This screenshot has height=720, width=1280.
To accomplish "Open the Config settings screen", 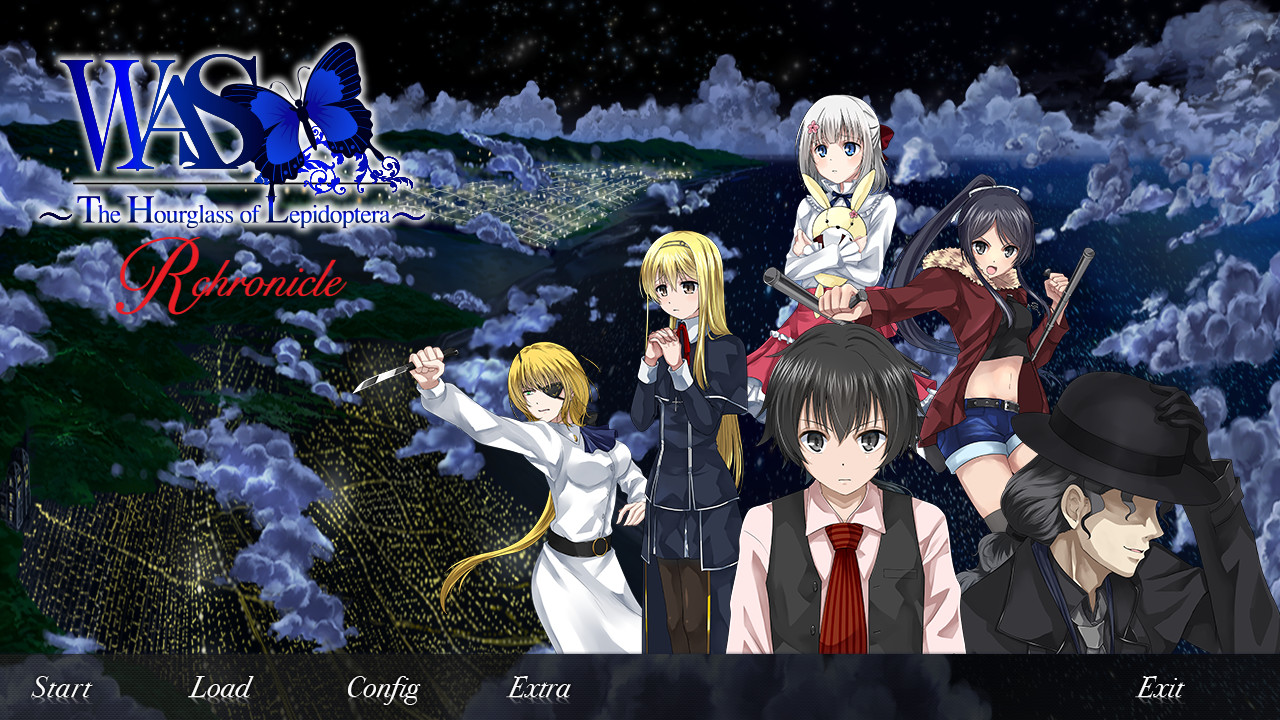I will pos(384,689).
